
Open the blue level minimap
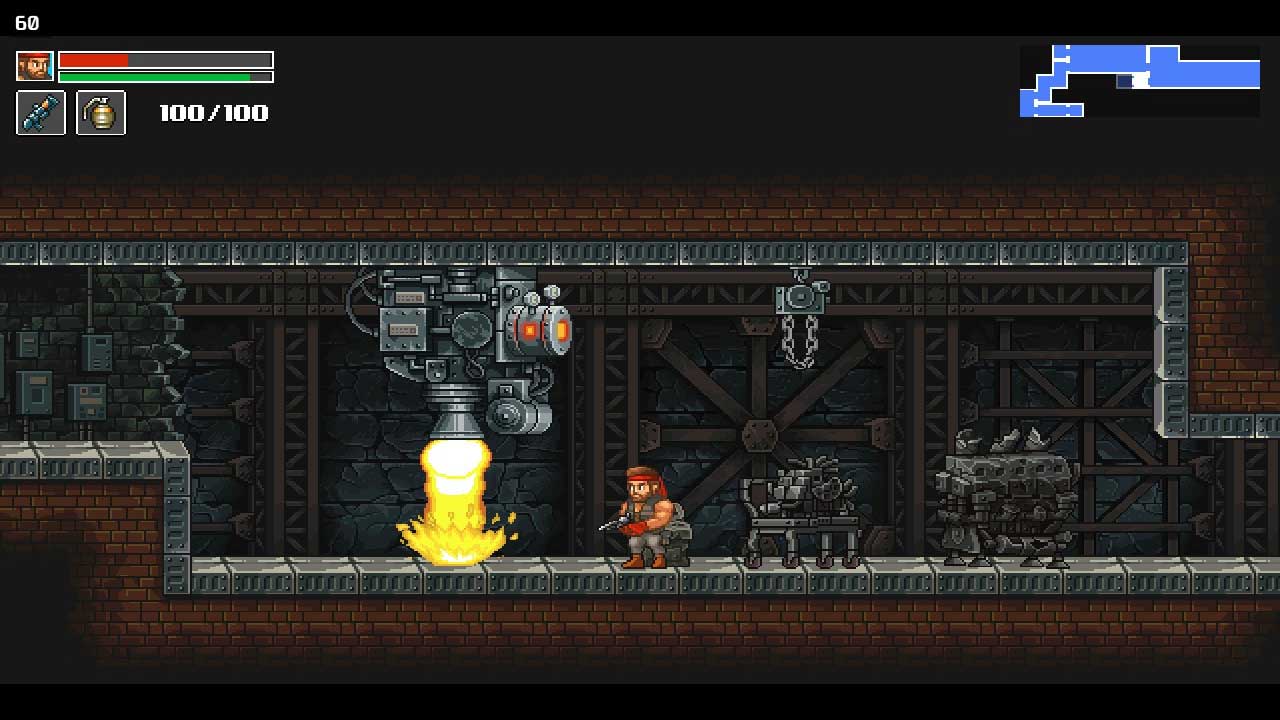1139,81
